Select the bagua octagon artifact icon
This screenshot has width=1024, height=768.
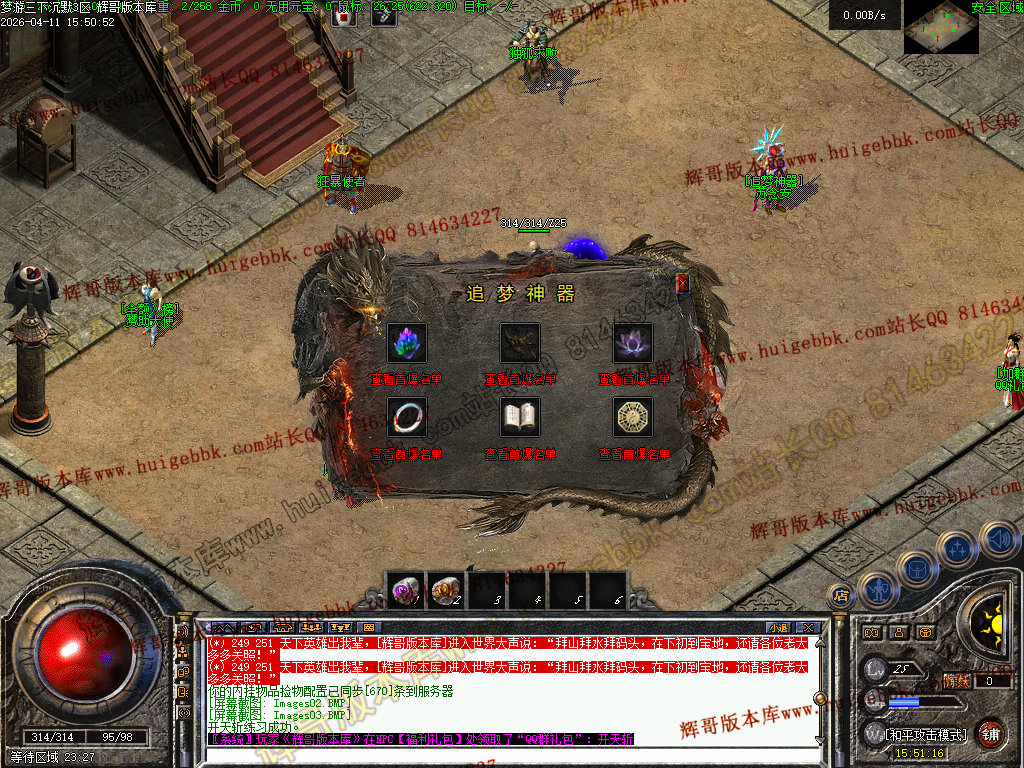coord(633,417)
